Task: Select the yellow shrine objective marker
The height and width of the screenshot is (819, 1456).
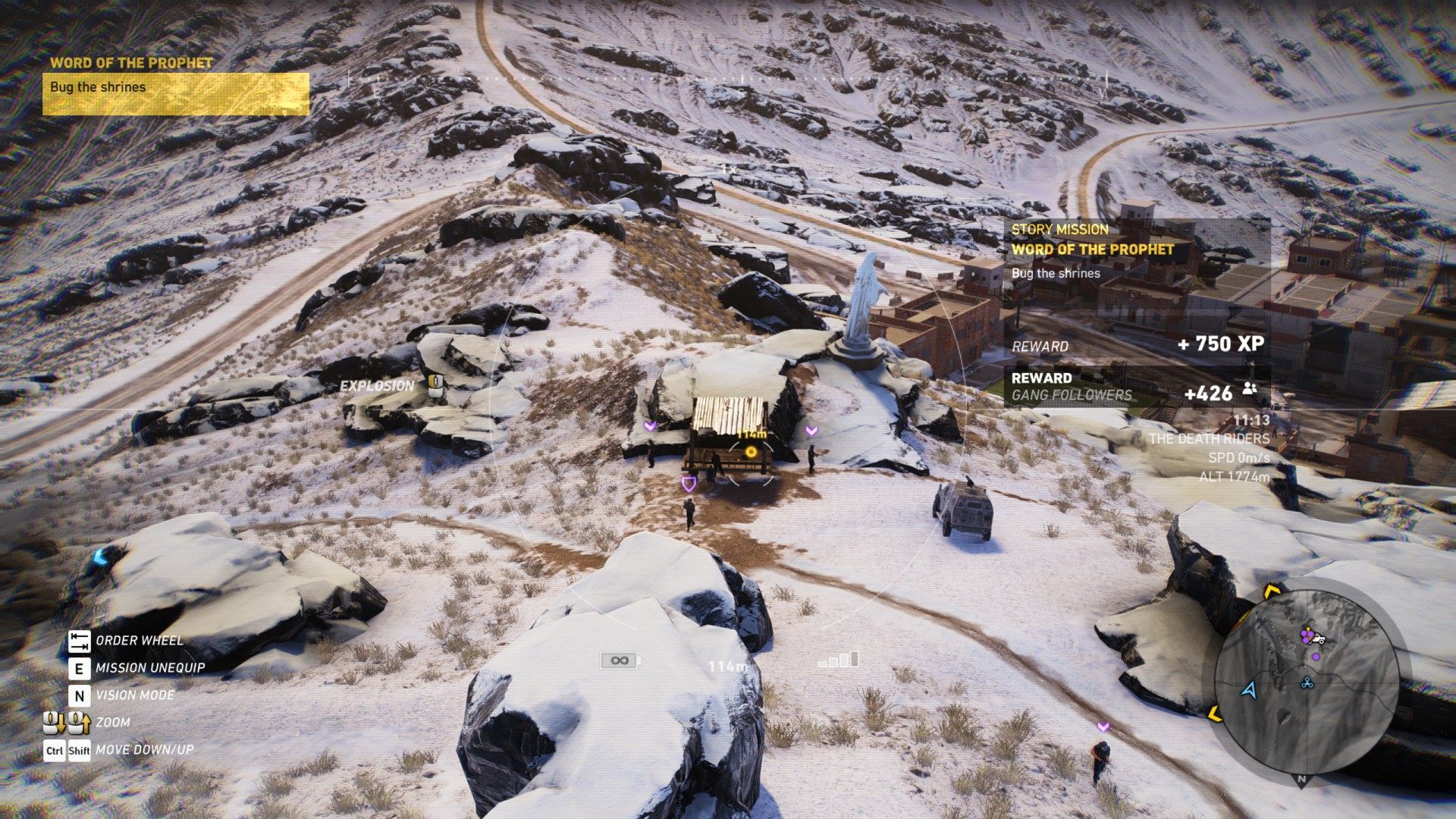Action: (751, 452)
